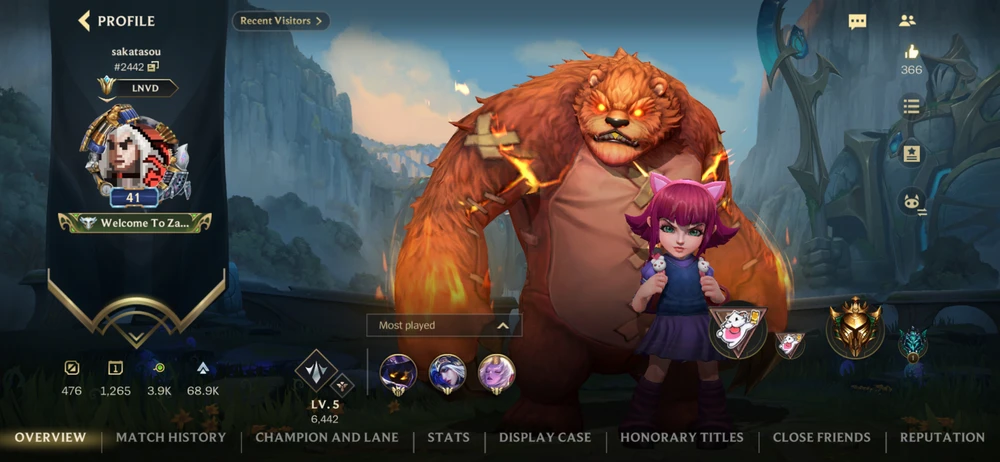Select the Veigar most played champion icon
The height and width of the screenshot is (462, 1000).
[399, 374]
